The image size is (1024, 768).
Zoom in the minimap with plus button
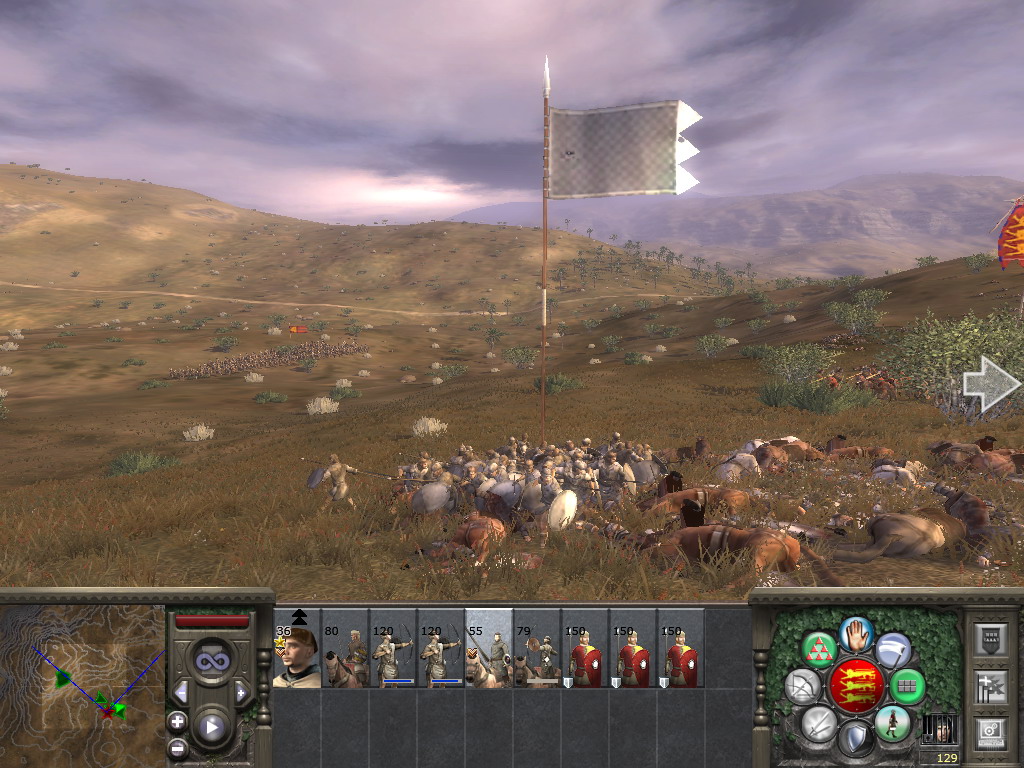coord(178,721)
